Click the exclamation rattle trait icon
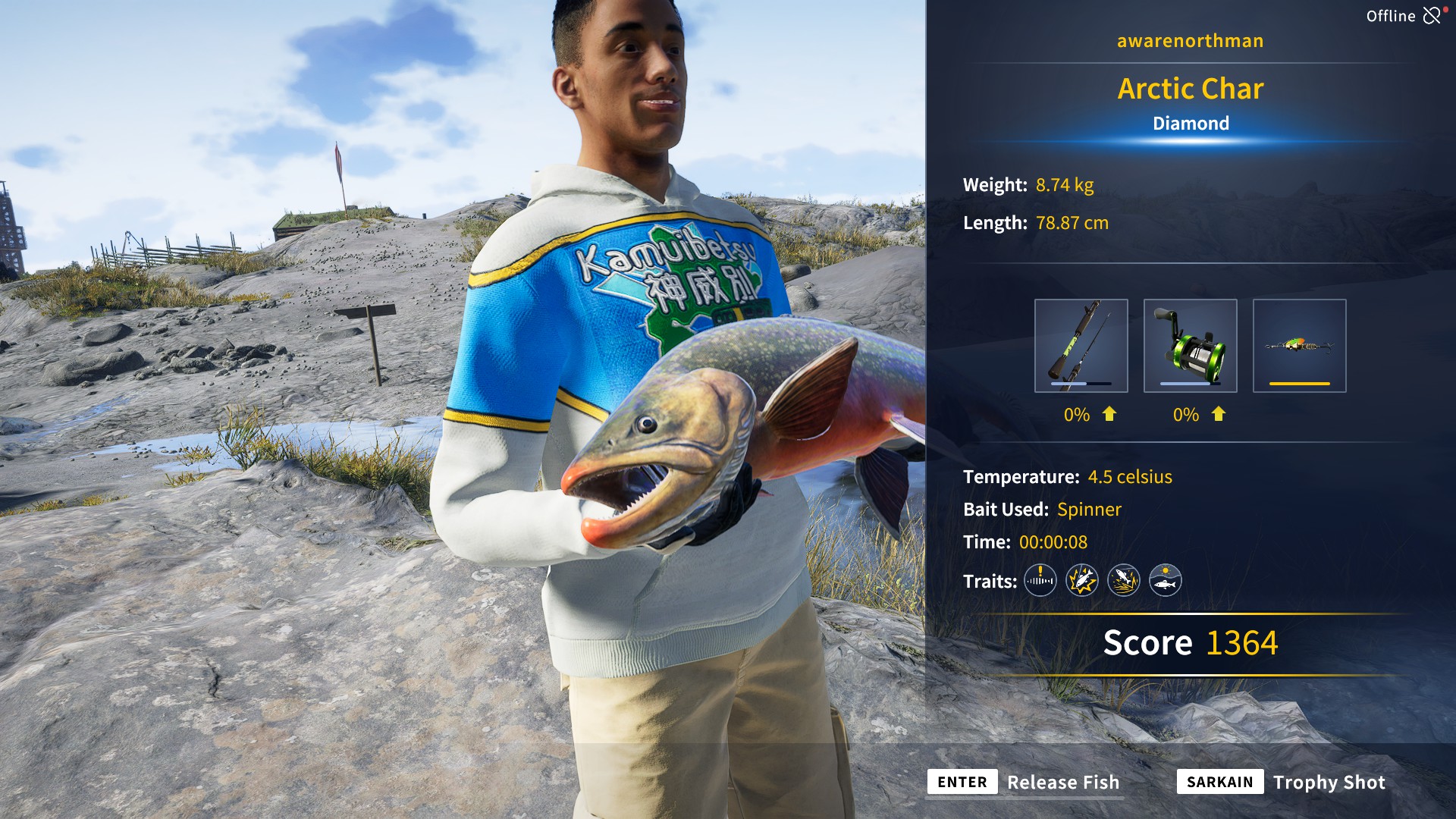 point(1040,581)
